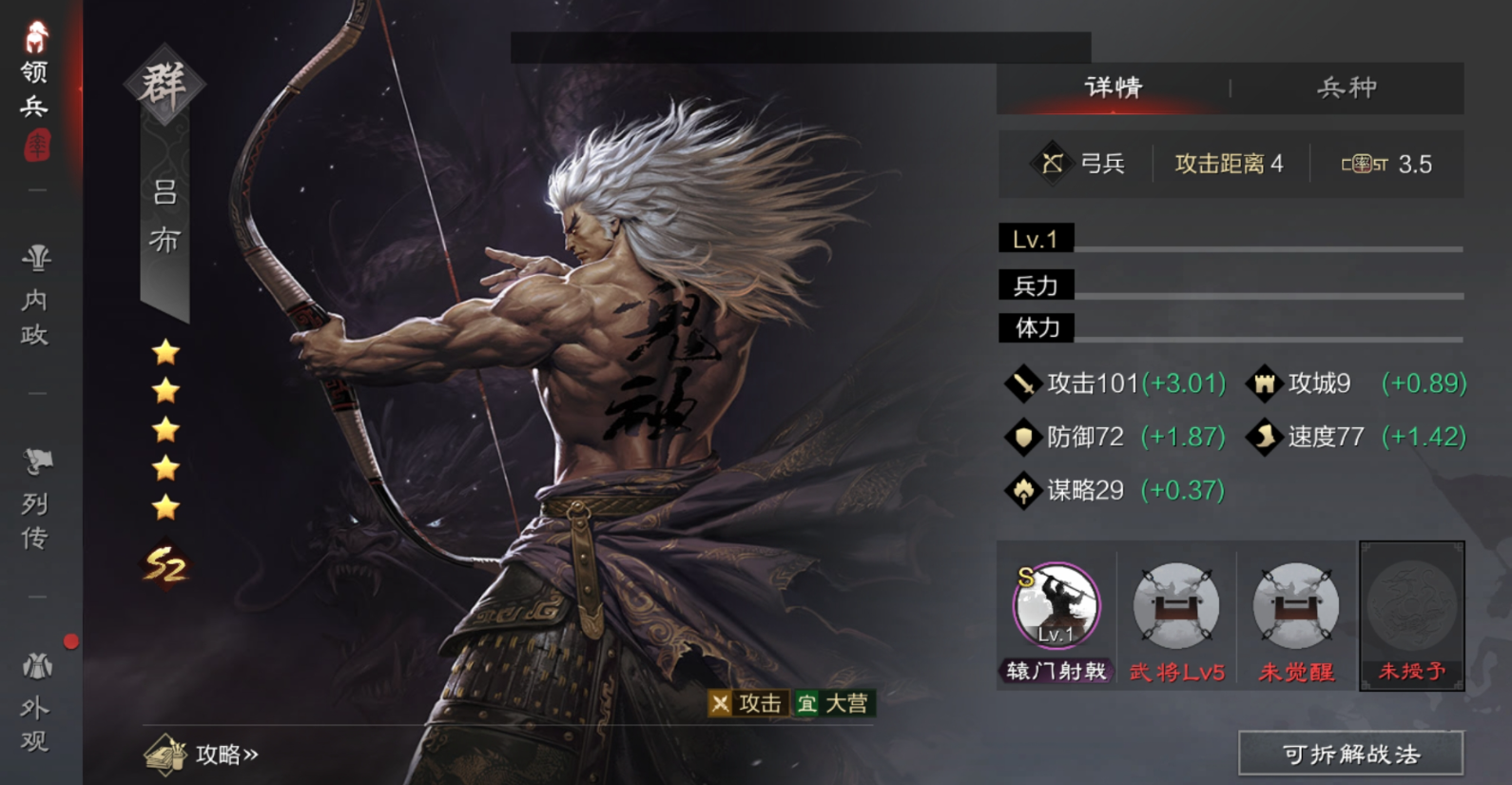Open the 内政 side menu
1512x785 pixels.
coord(36,298)
